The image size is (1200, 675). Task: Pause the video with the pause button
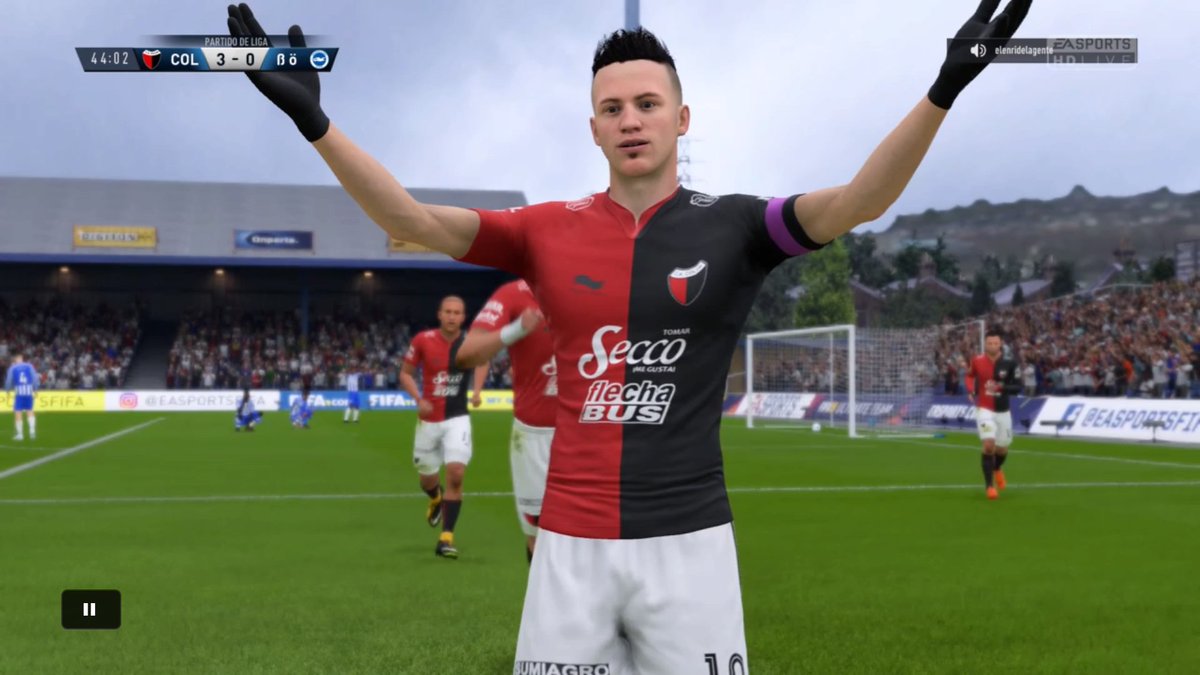pos(90,609)
